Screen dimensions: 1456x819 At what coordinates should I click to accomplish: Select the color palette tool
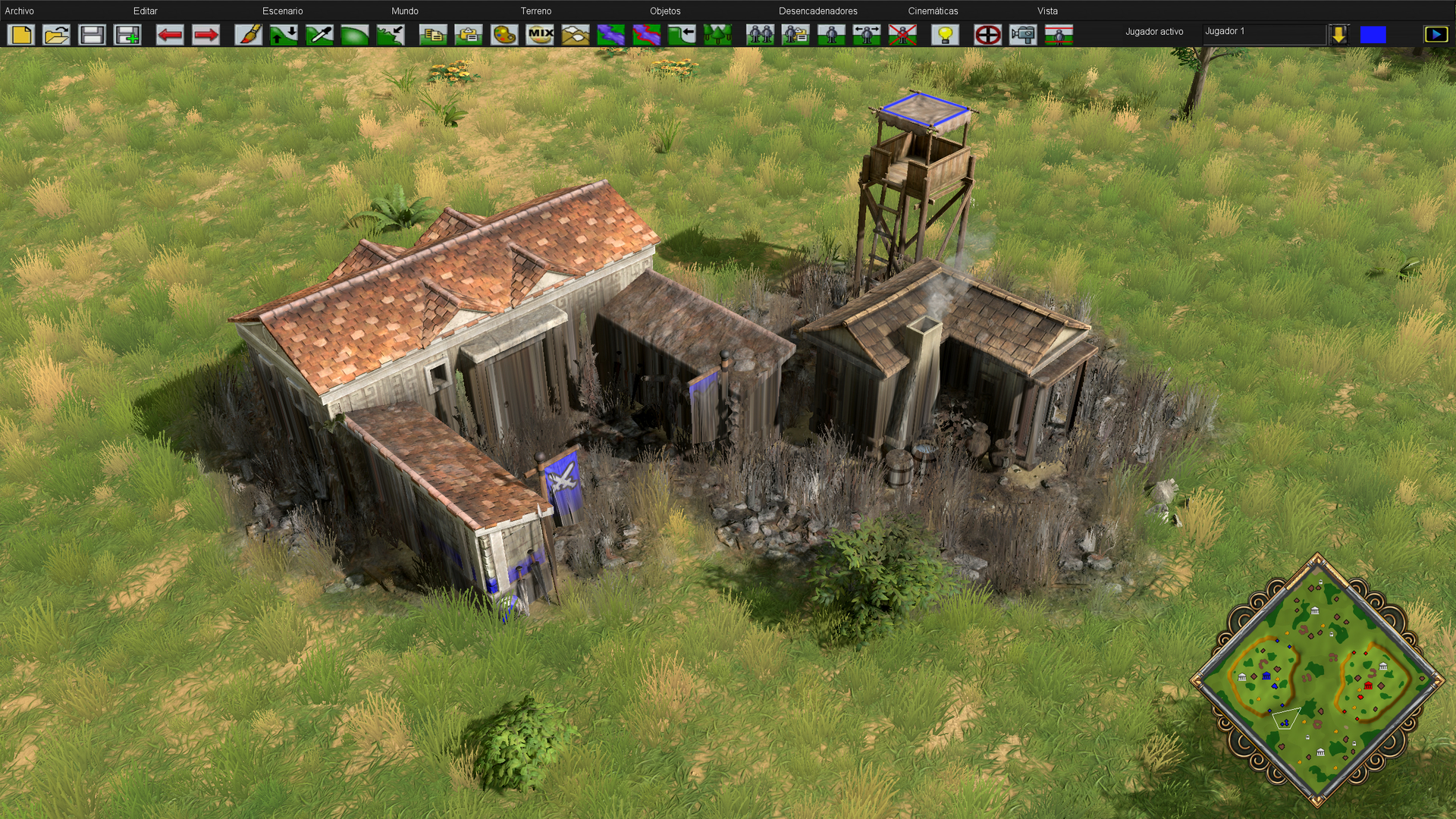coord(504,35)
